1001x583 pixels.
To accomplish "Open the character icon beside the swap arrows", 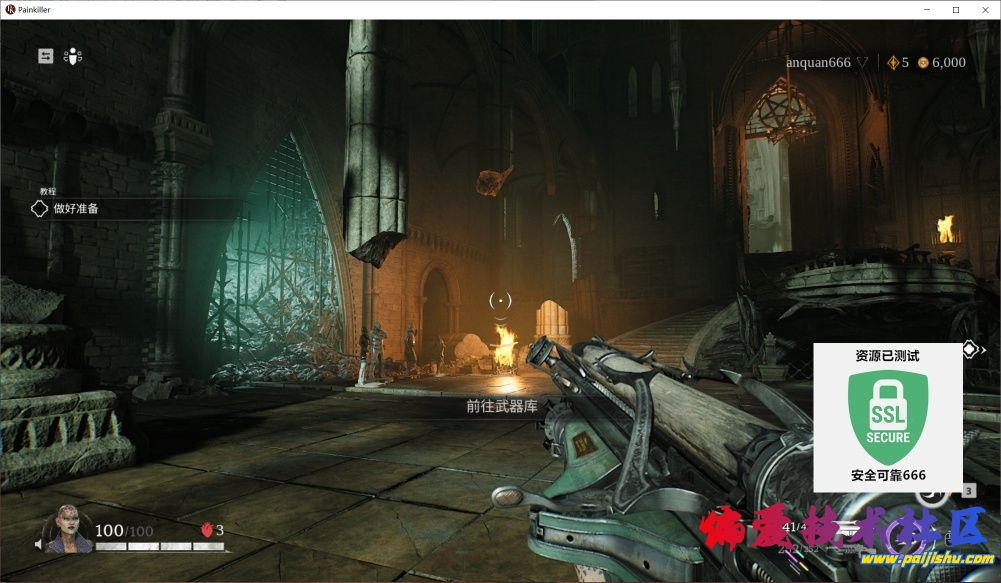I will pos(73,56).
